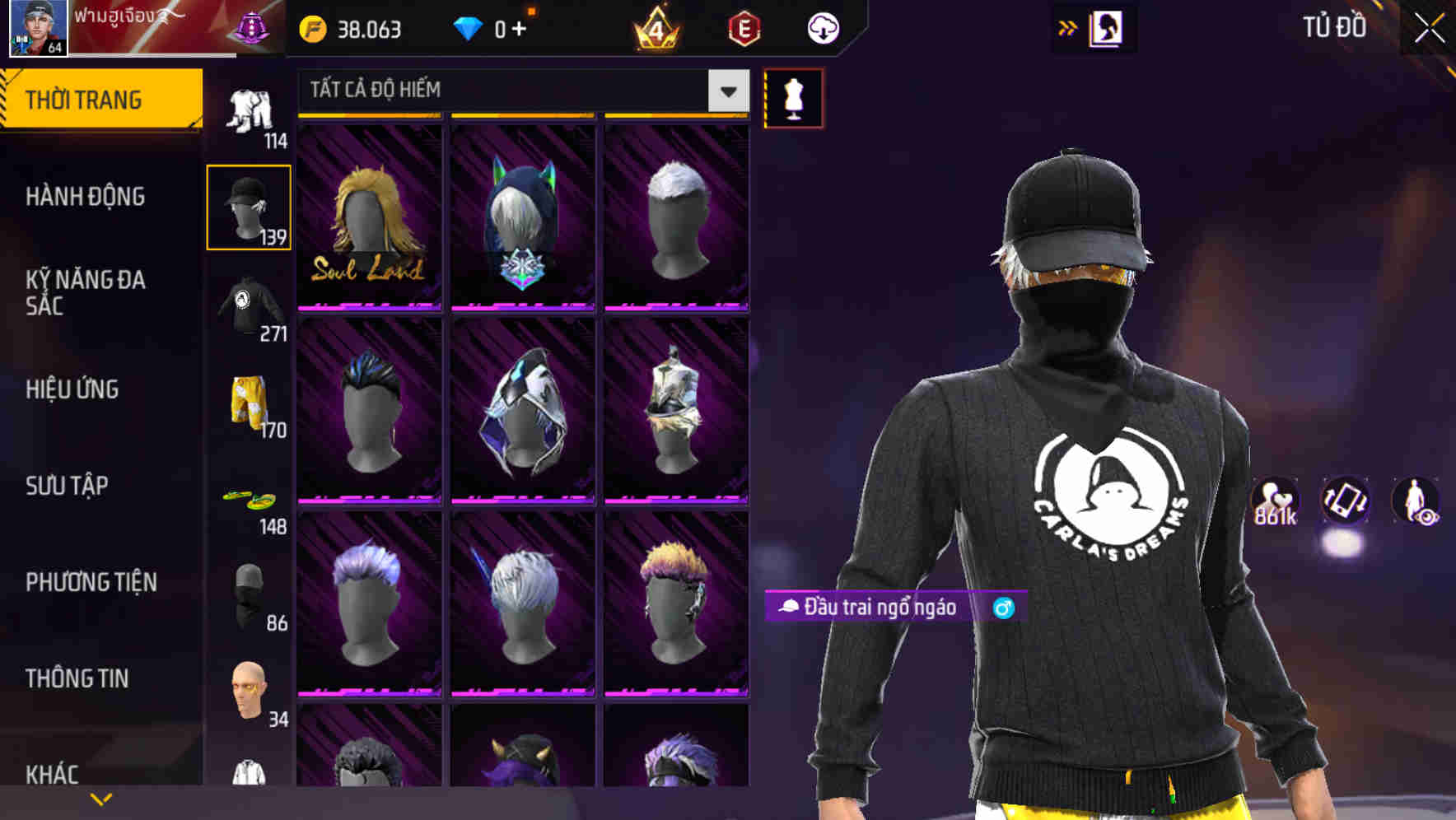
Task: Open the shirts category icon with 271 items
Action: tap(249, 305)
